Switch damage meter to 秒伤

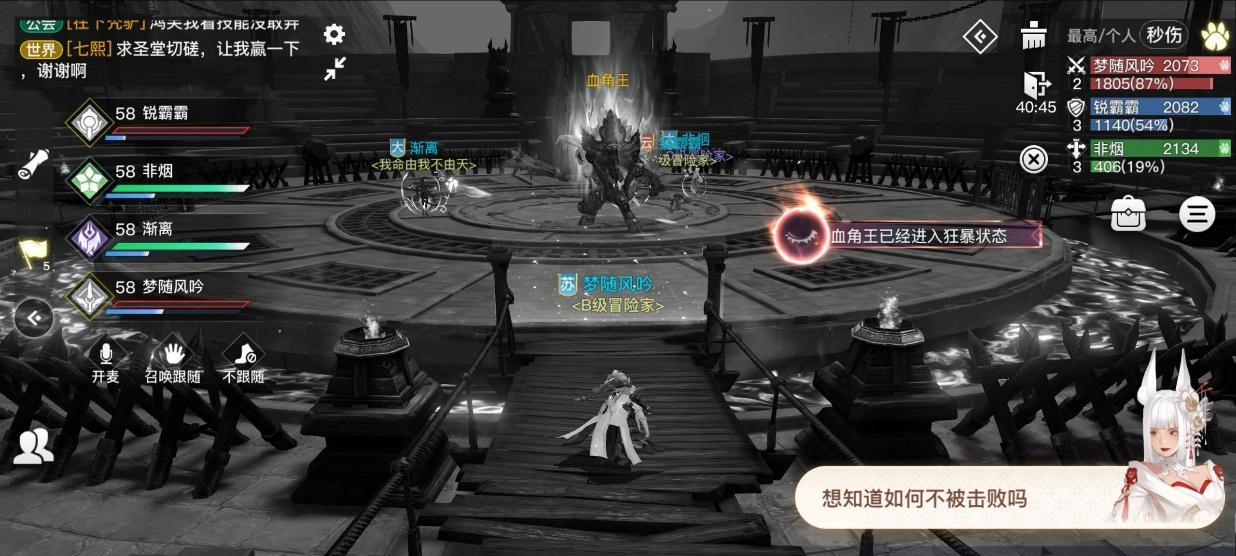1164,35
